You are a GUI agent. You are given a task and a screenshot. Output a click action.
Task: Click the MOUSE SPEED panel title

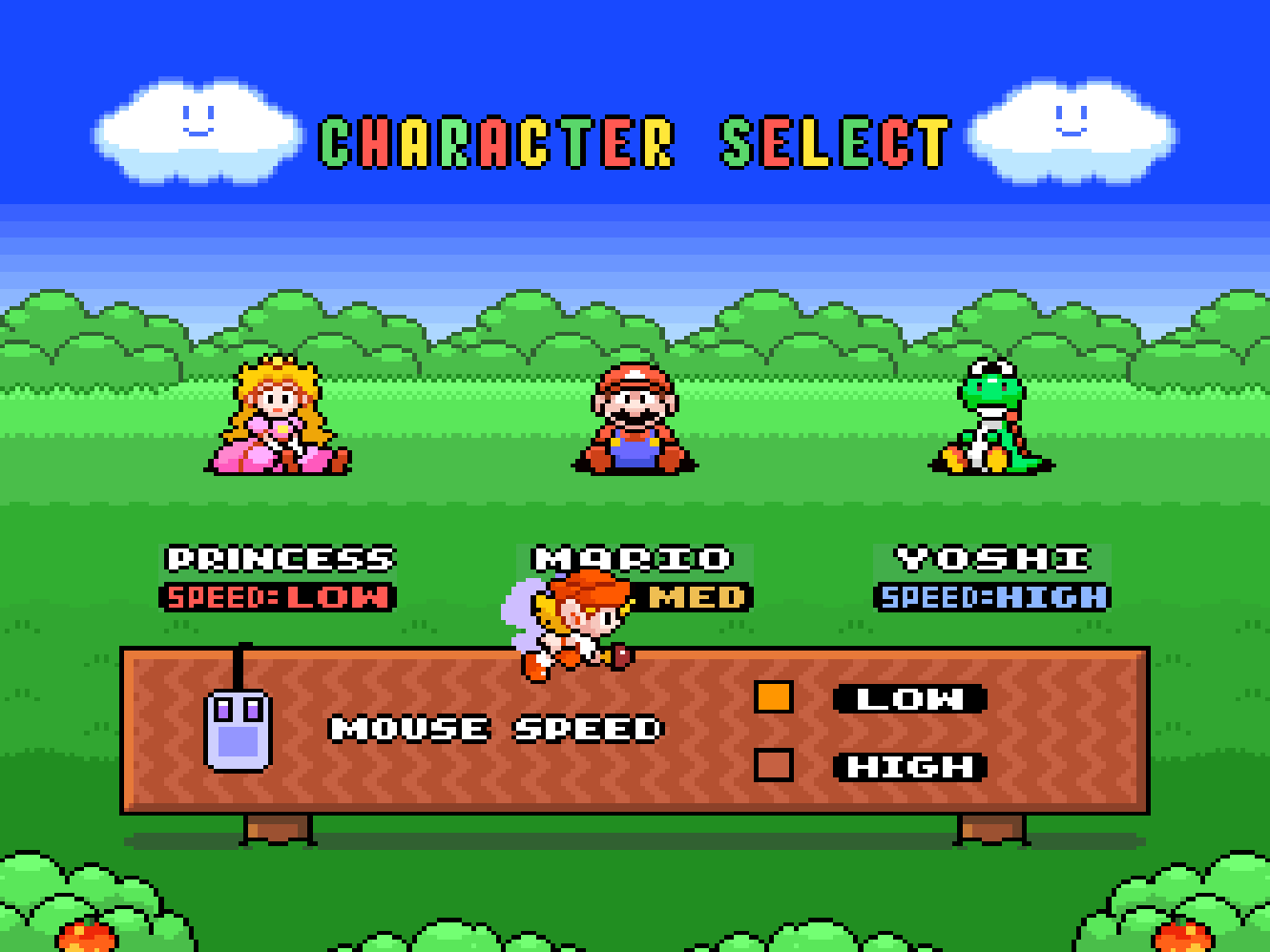coord(494,730)
